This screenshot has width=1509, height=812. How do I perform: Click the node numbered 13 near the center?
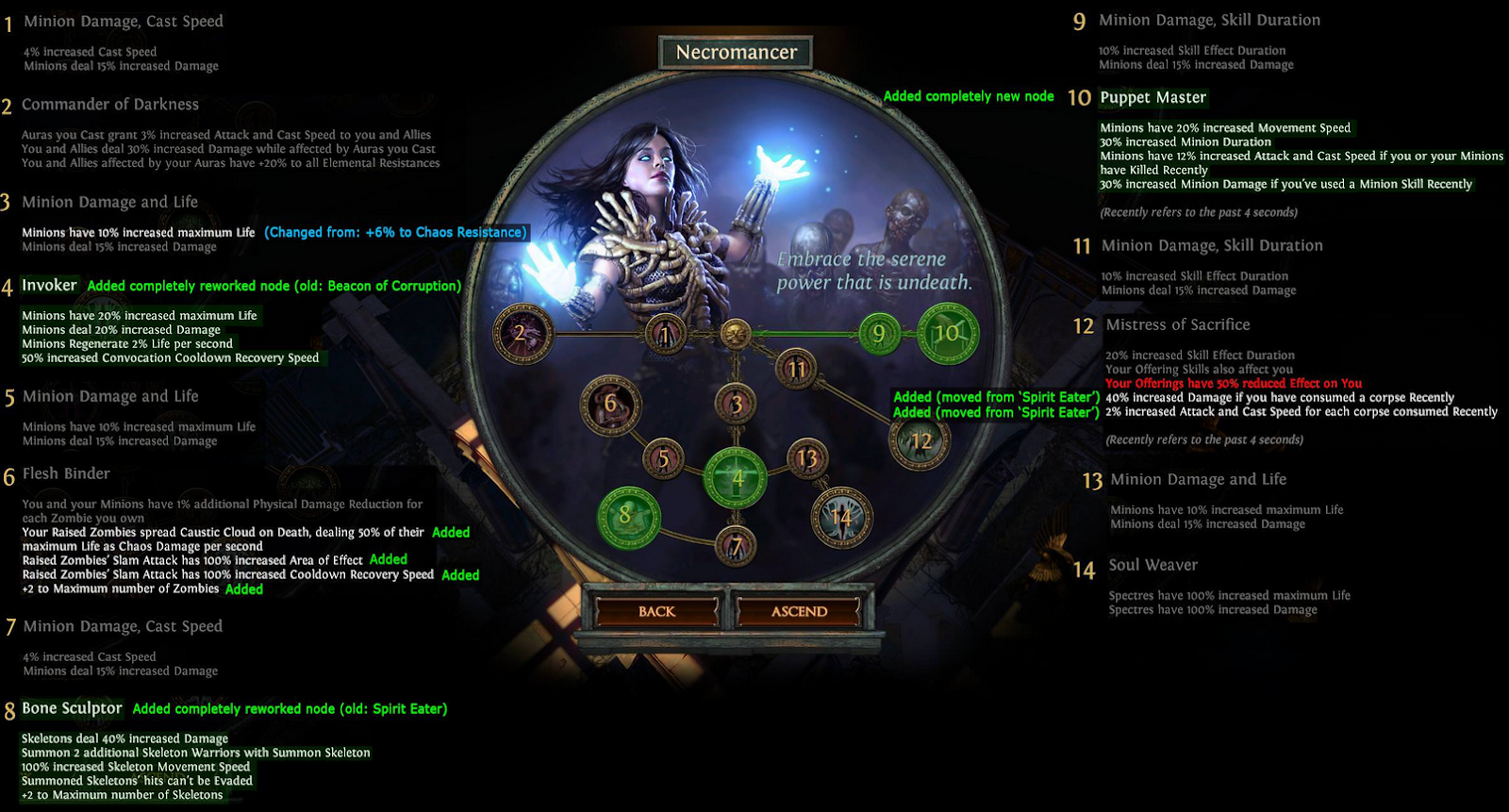[808, 457]
